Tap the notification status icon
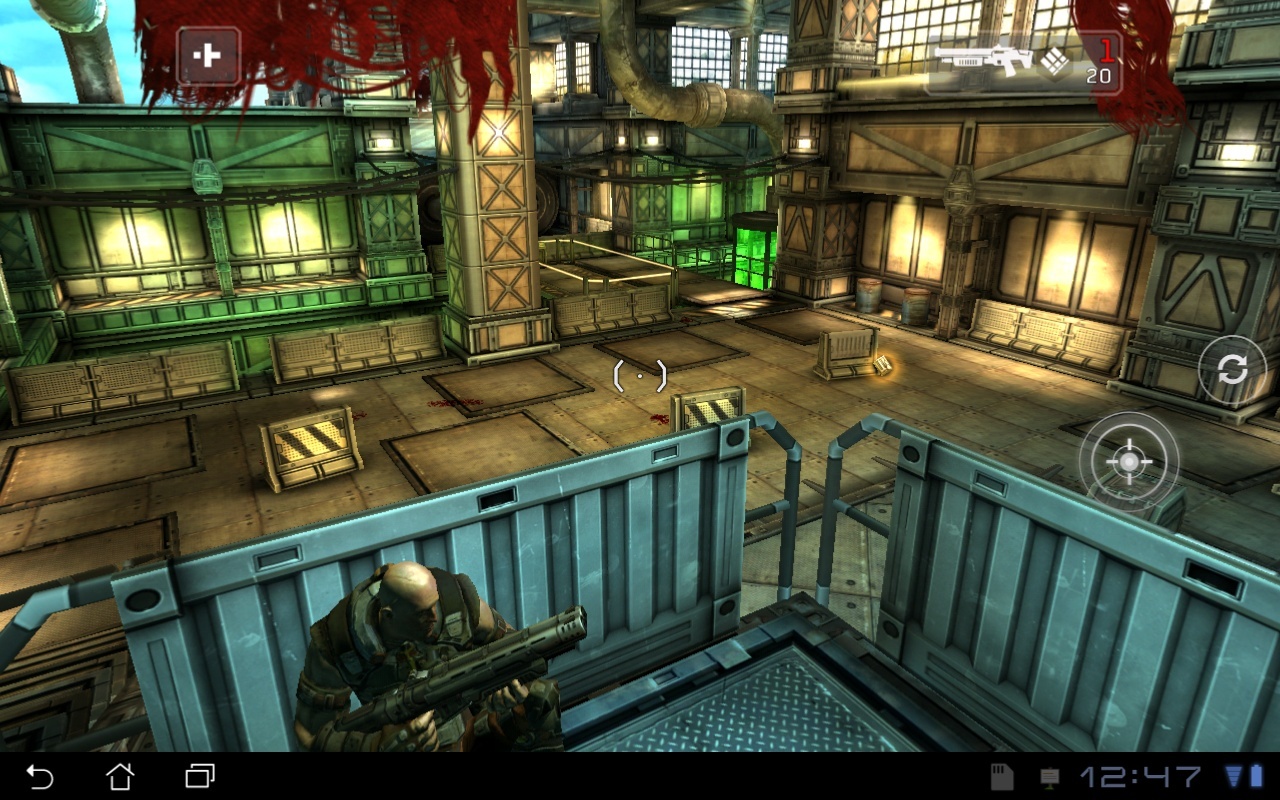This screenshot has width=1280, height=800. click(1048, 777)
